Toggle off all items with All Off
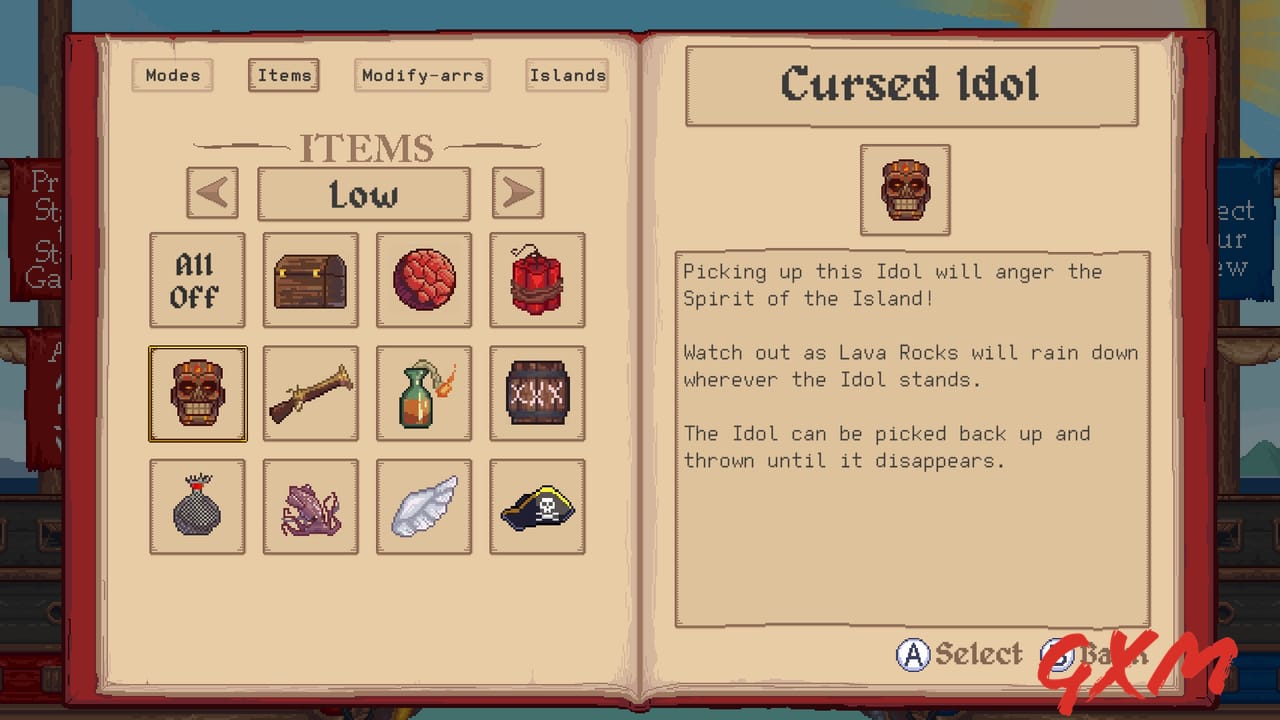 (197, 280)
